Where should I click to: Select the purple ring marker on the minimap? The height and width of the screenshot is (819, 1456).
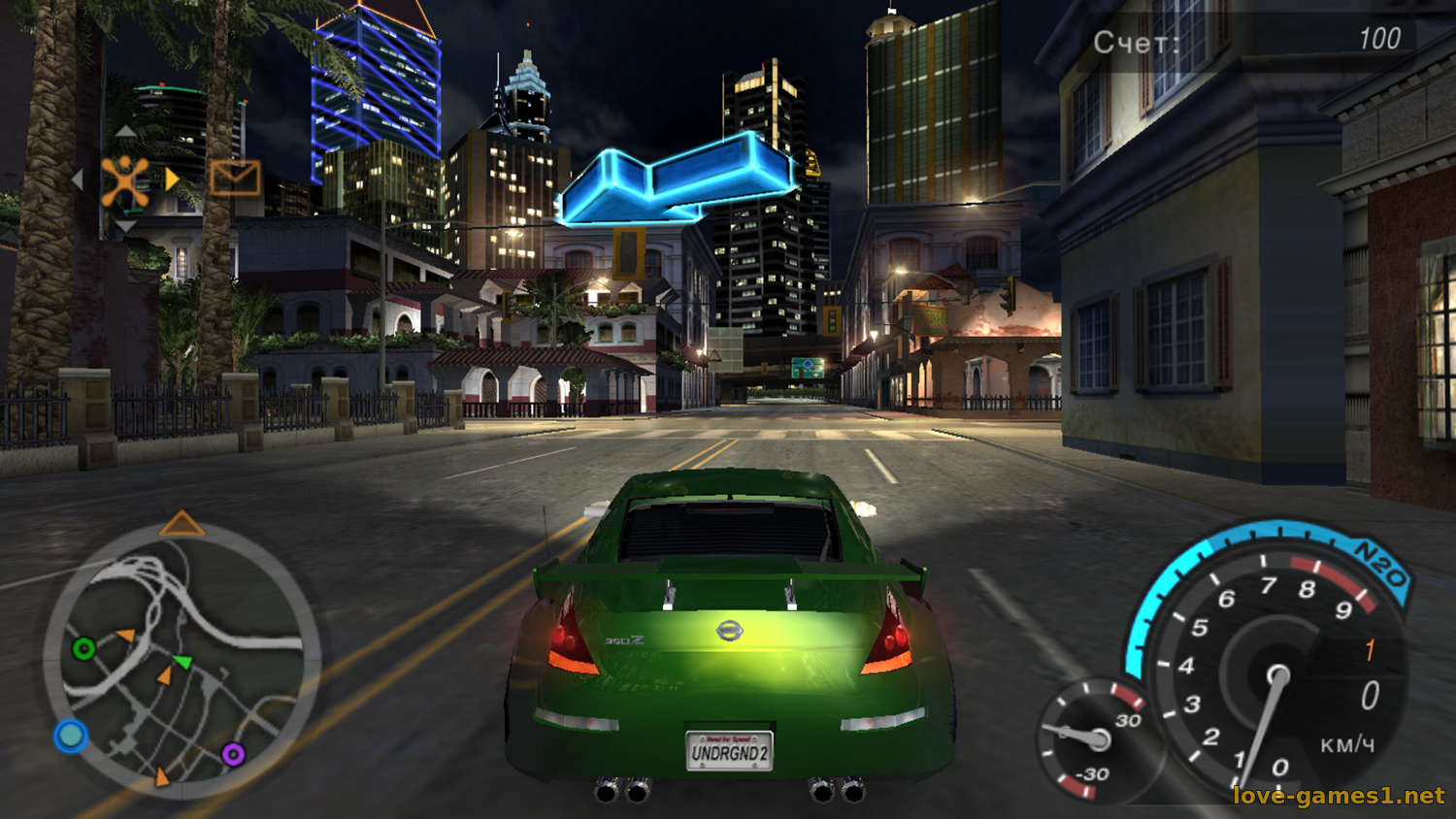[x=233, y=753]
